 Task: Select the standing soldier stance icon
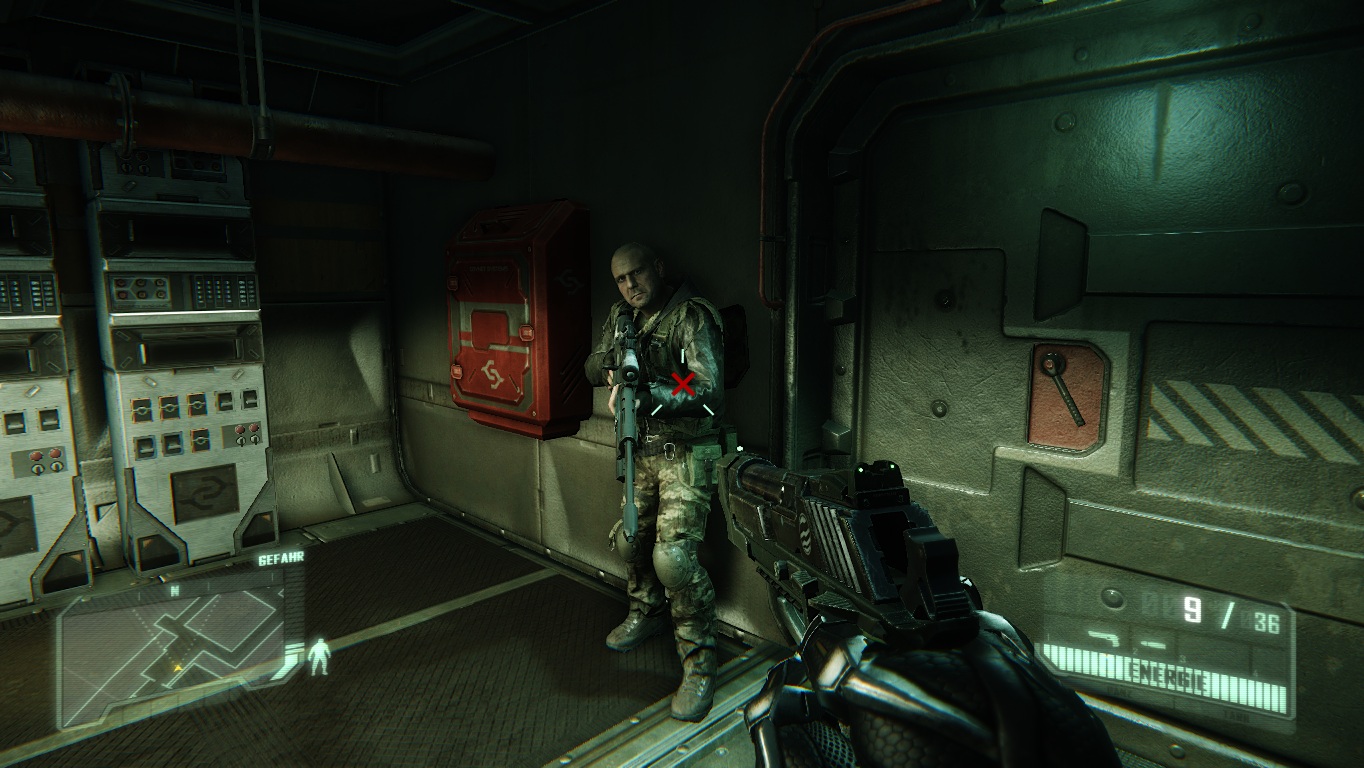319,656
